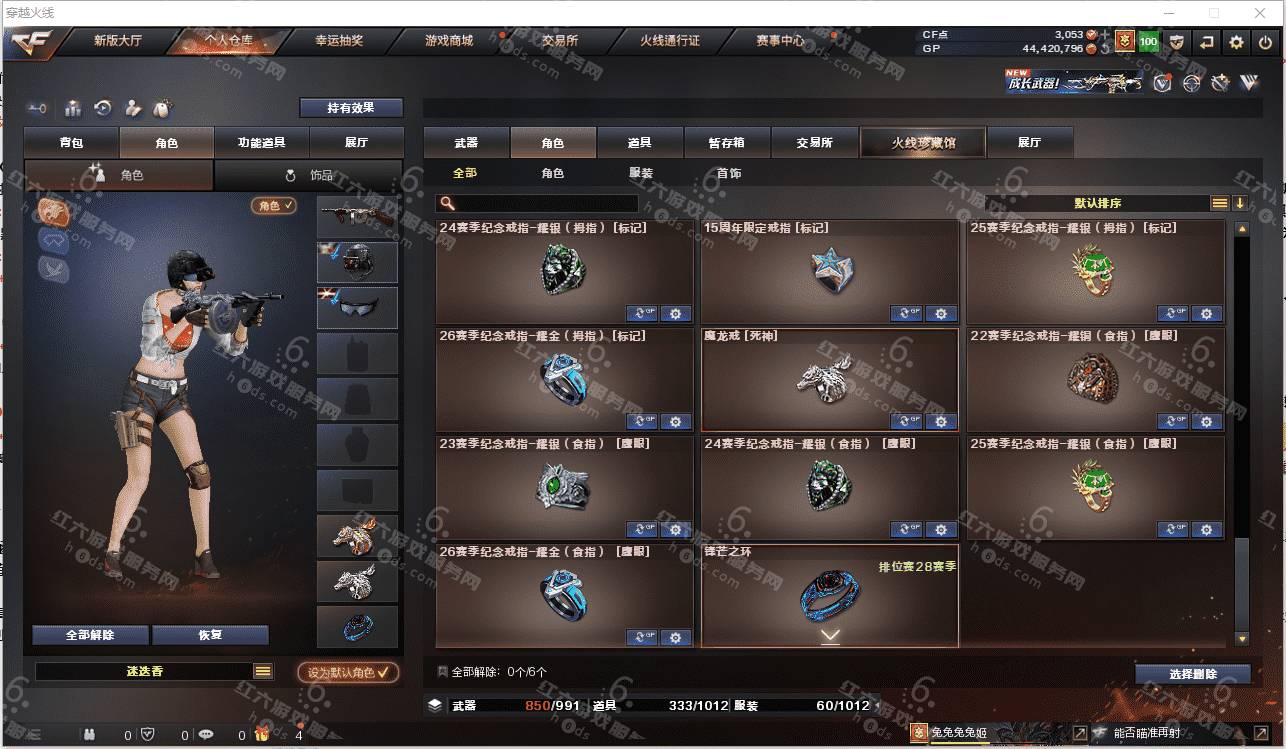
Task: Select the 15周年限定戒指 ring item
Action: pos(829,271)
